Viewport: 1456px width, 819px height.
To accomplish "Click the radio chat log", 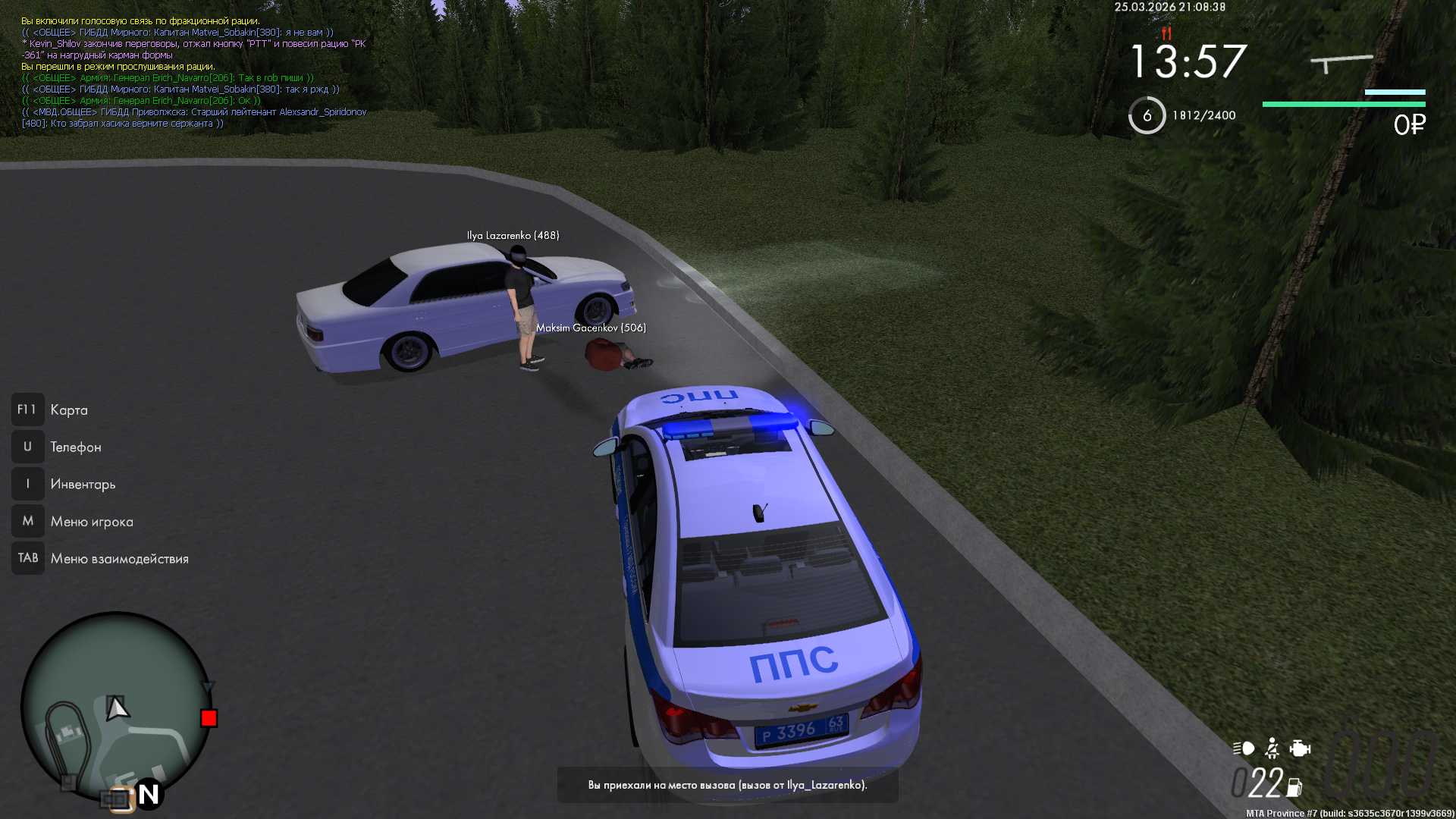I will 194,73.
